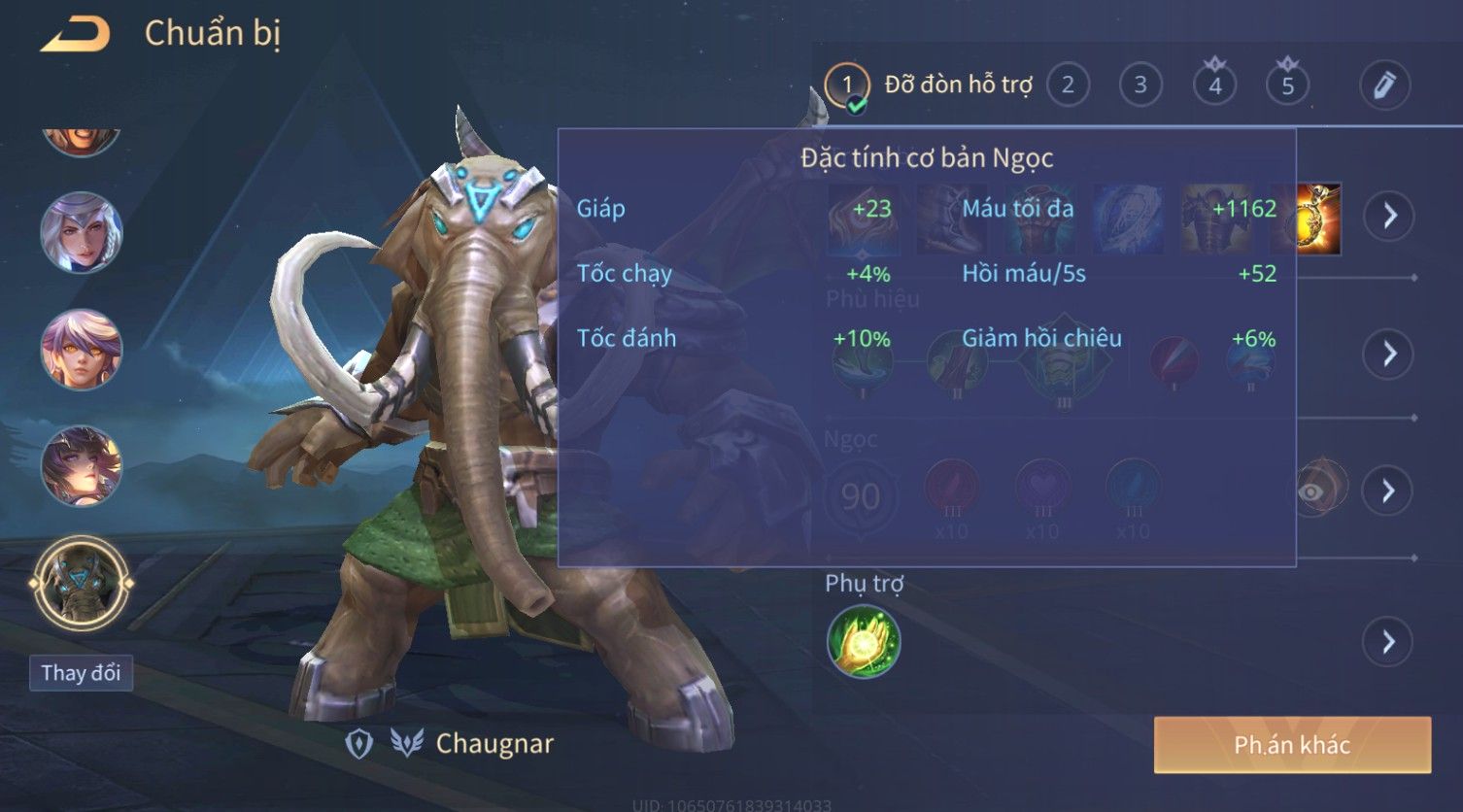Open the Phù hiệu section arrow

click(x=1389, y=353)
